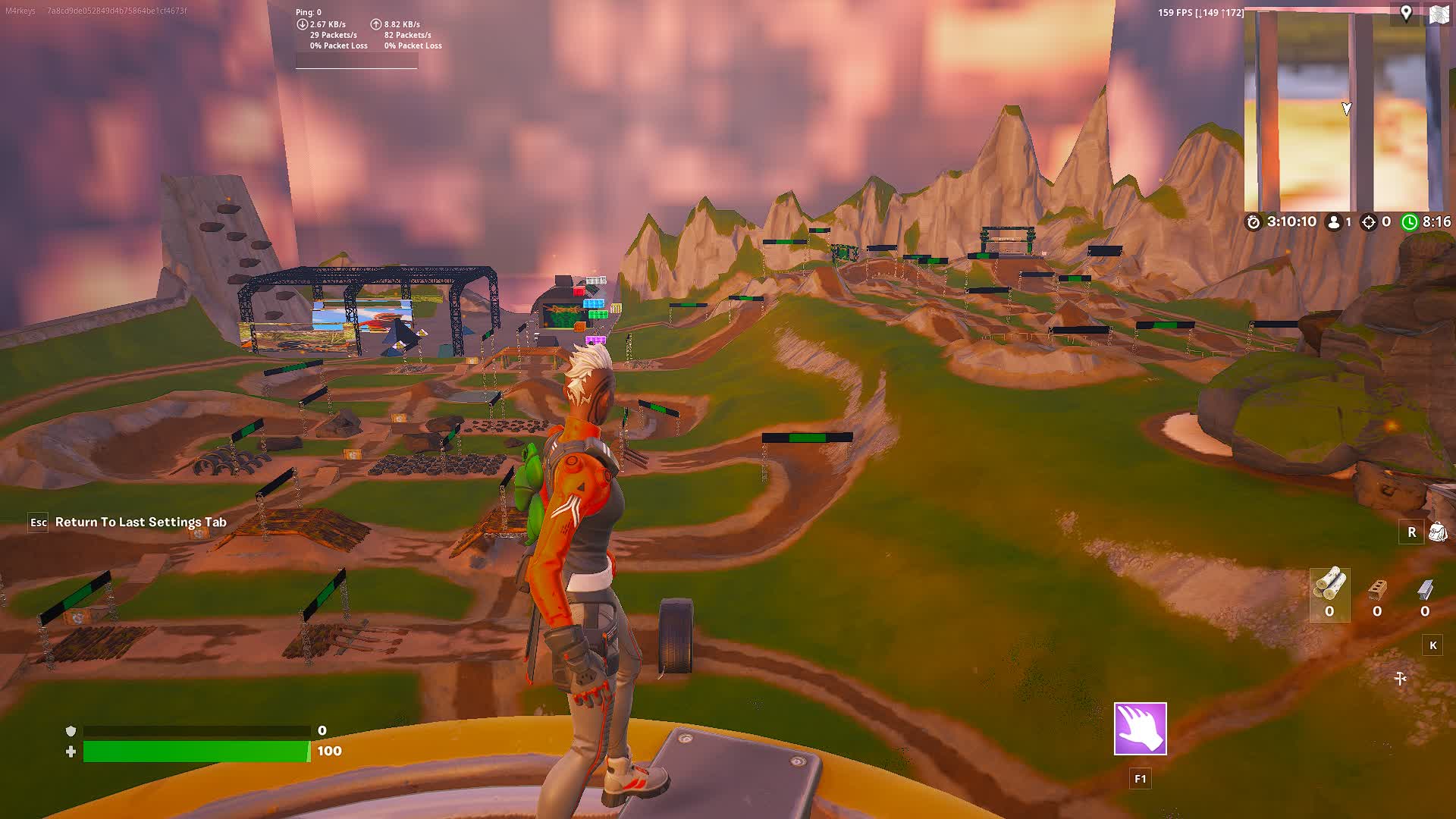Click the eliminations crosshair icon
Image resolution: width=1456 pixels, height=819 pixels.
point(1370,223)
